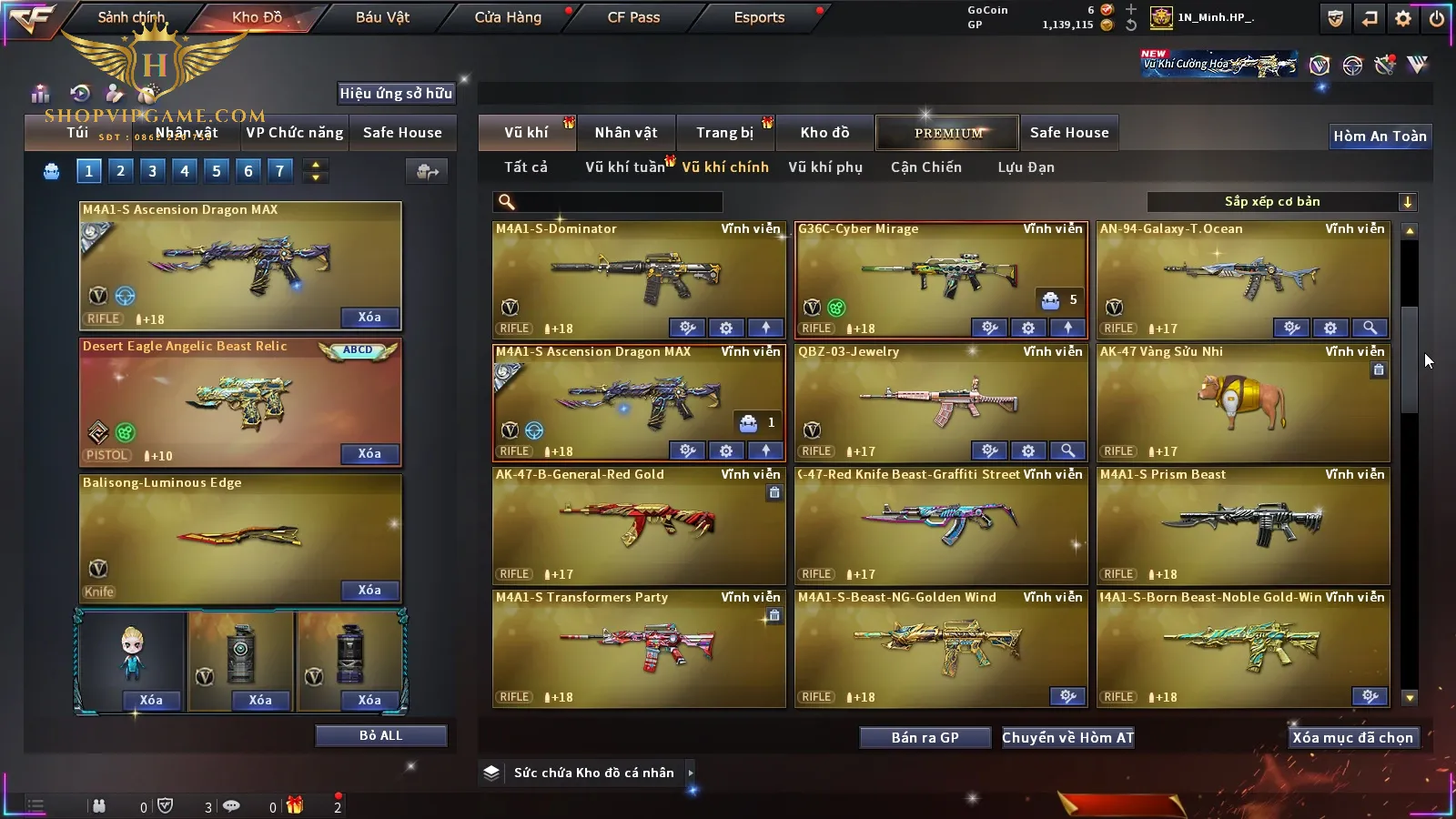Open the PREMIUM tab

pos(947,133)
